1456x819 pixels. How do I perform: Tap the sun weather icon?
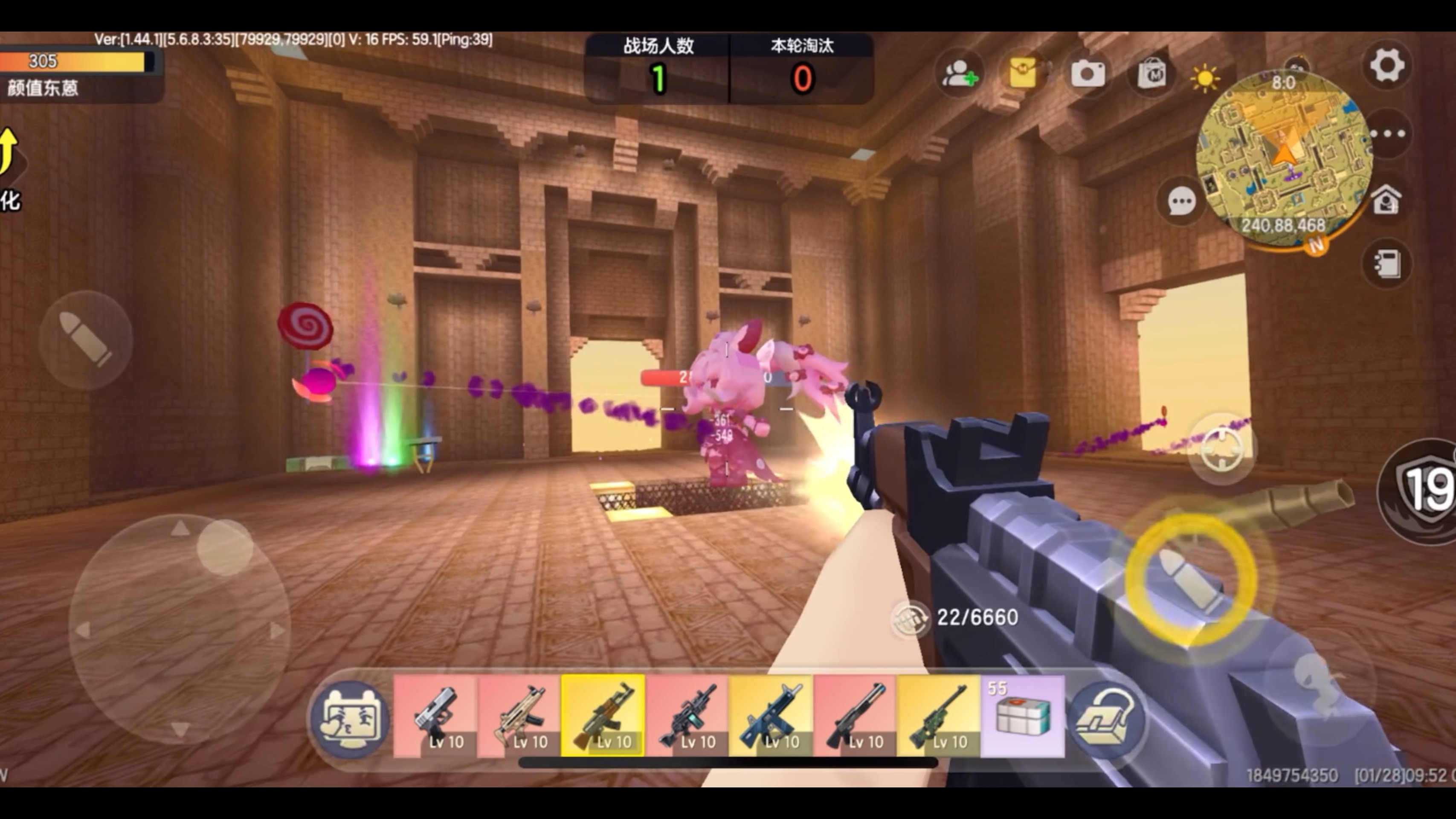(1204, 78)
